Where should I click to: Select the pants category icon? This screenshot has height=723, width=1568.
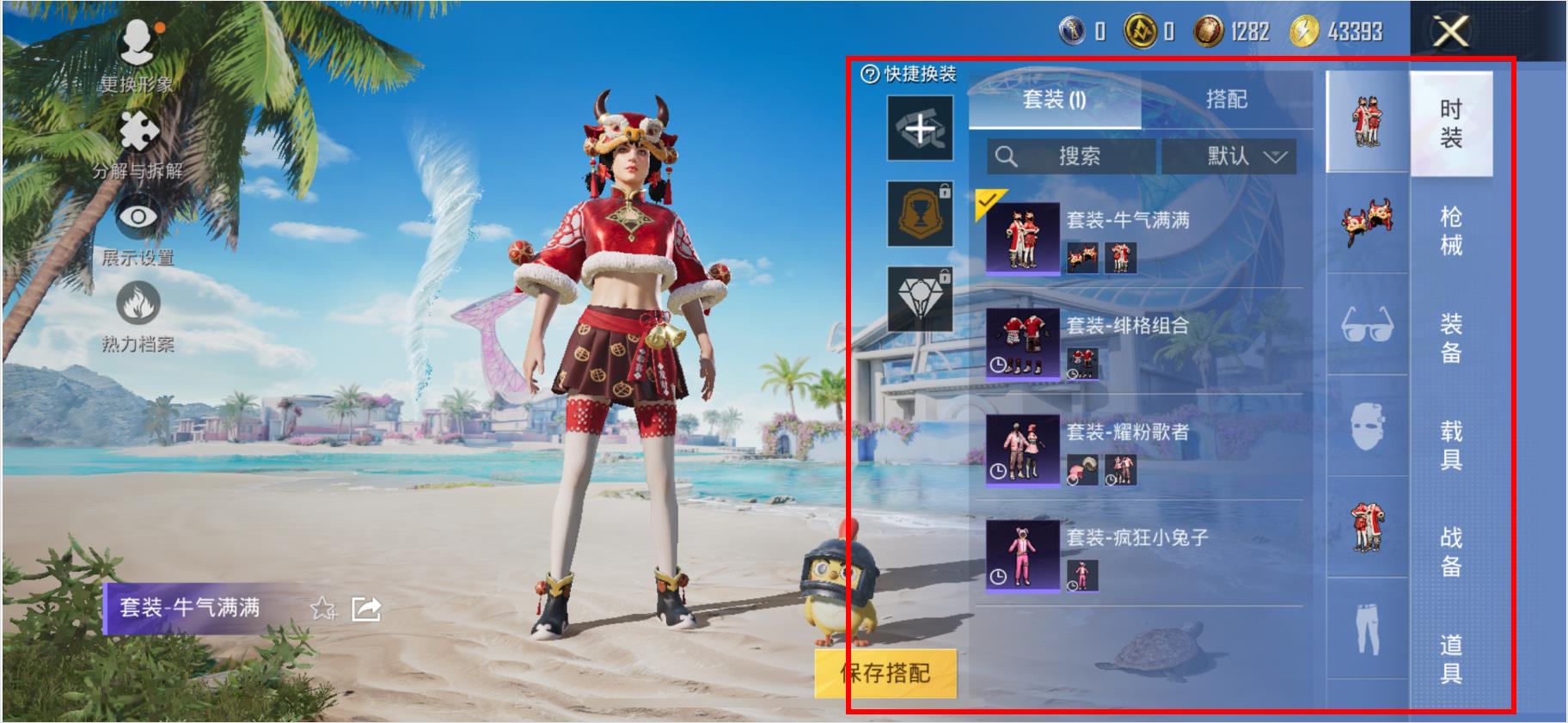(x=1367, y=629)
